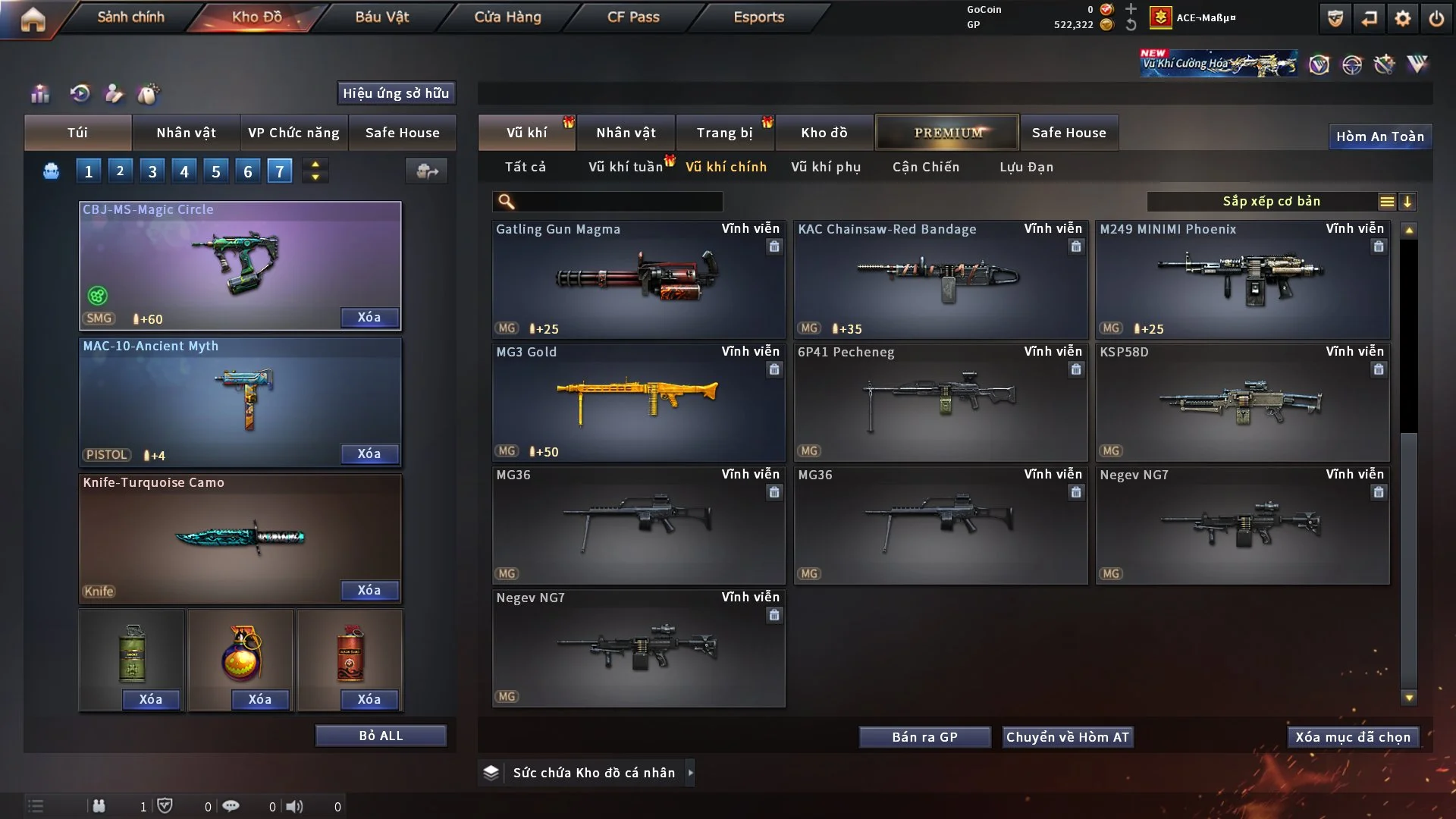1456x819 pixels.
Task: Choose the M249 MINIMI Phoenix tile
Action: tap(1242, 279)
